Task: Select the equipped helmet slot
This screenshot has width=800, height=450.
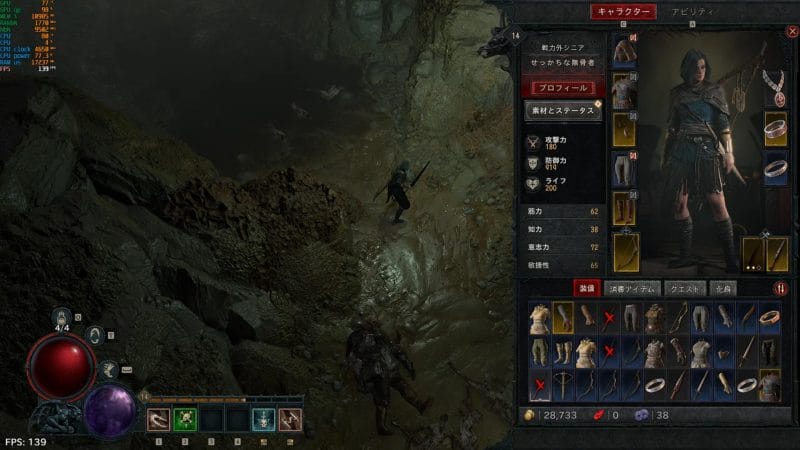Action: [x=624, y=50]
